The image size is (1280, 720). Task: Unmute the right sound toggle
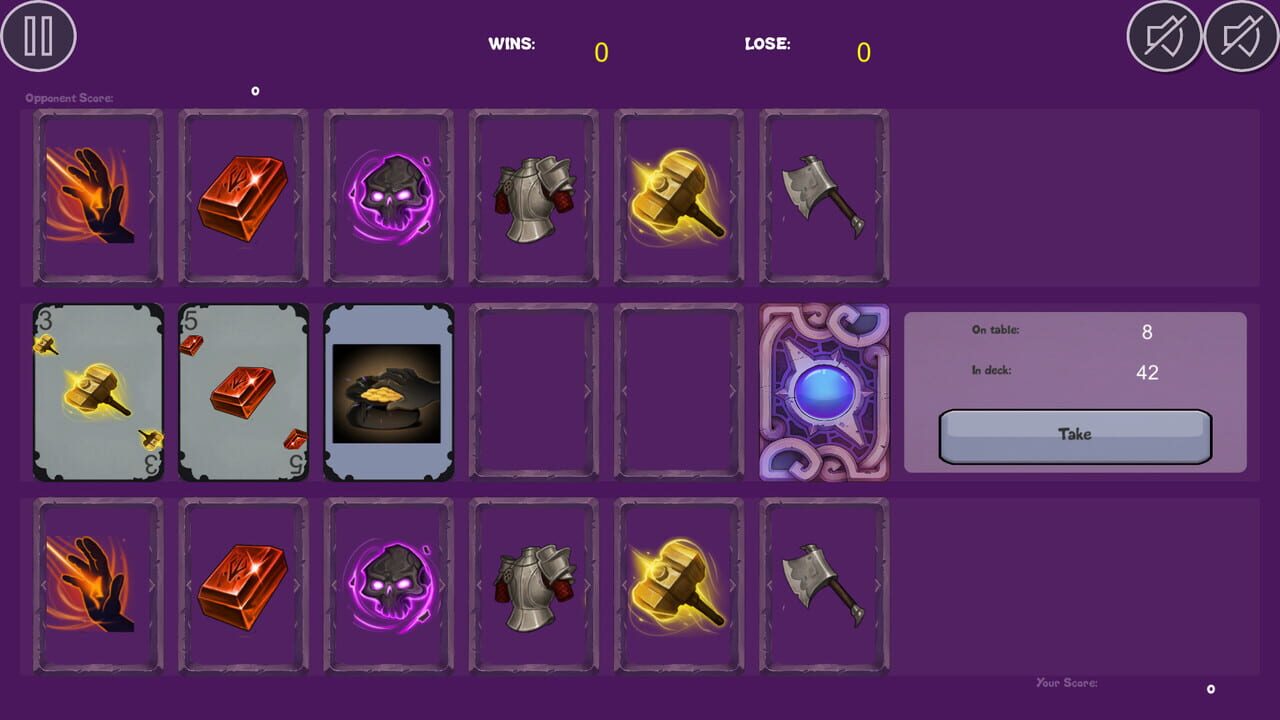click(x=1238, y=38)
